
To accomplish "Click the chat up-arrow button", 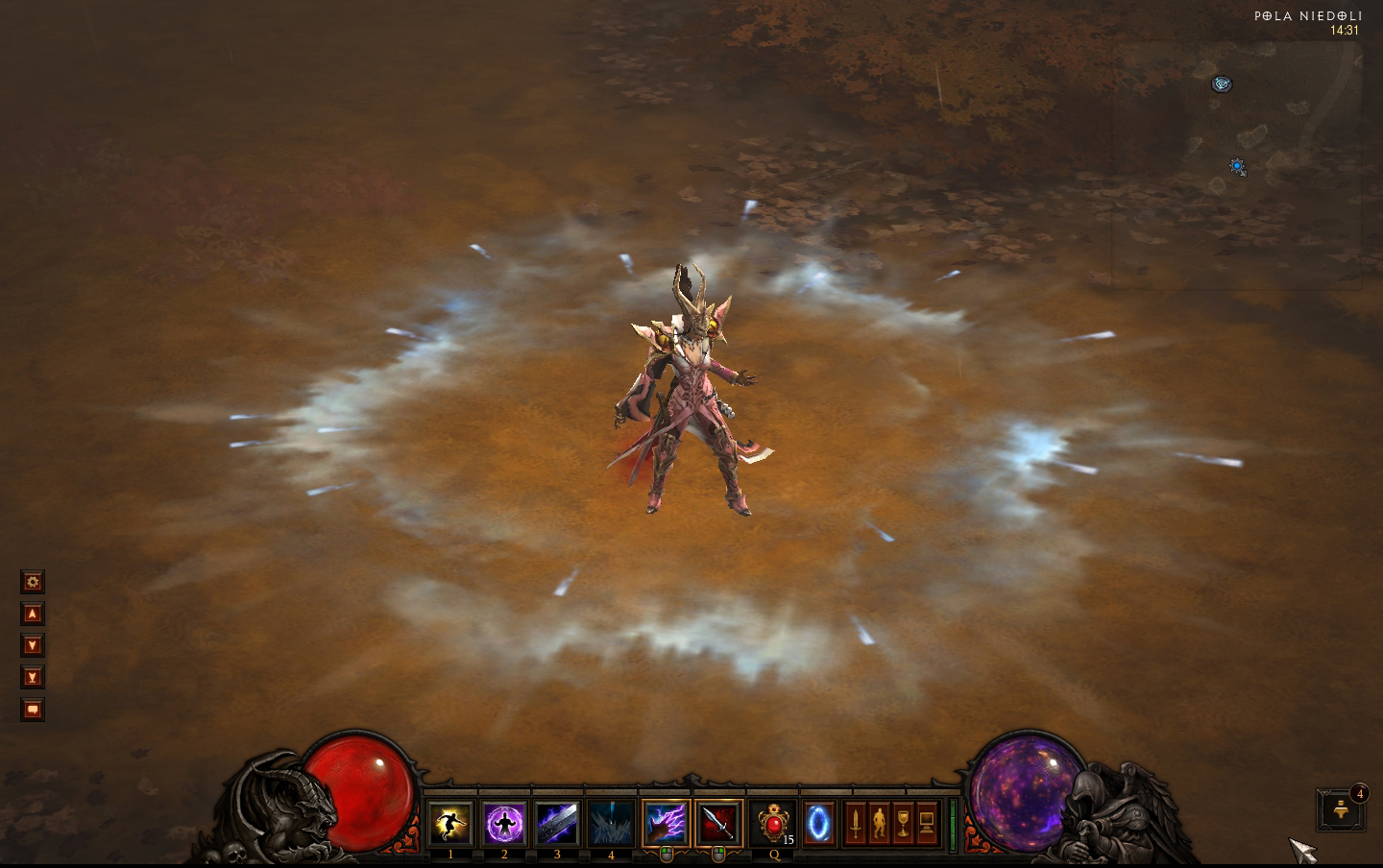I will coord(33,614).
